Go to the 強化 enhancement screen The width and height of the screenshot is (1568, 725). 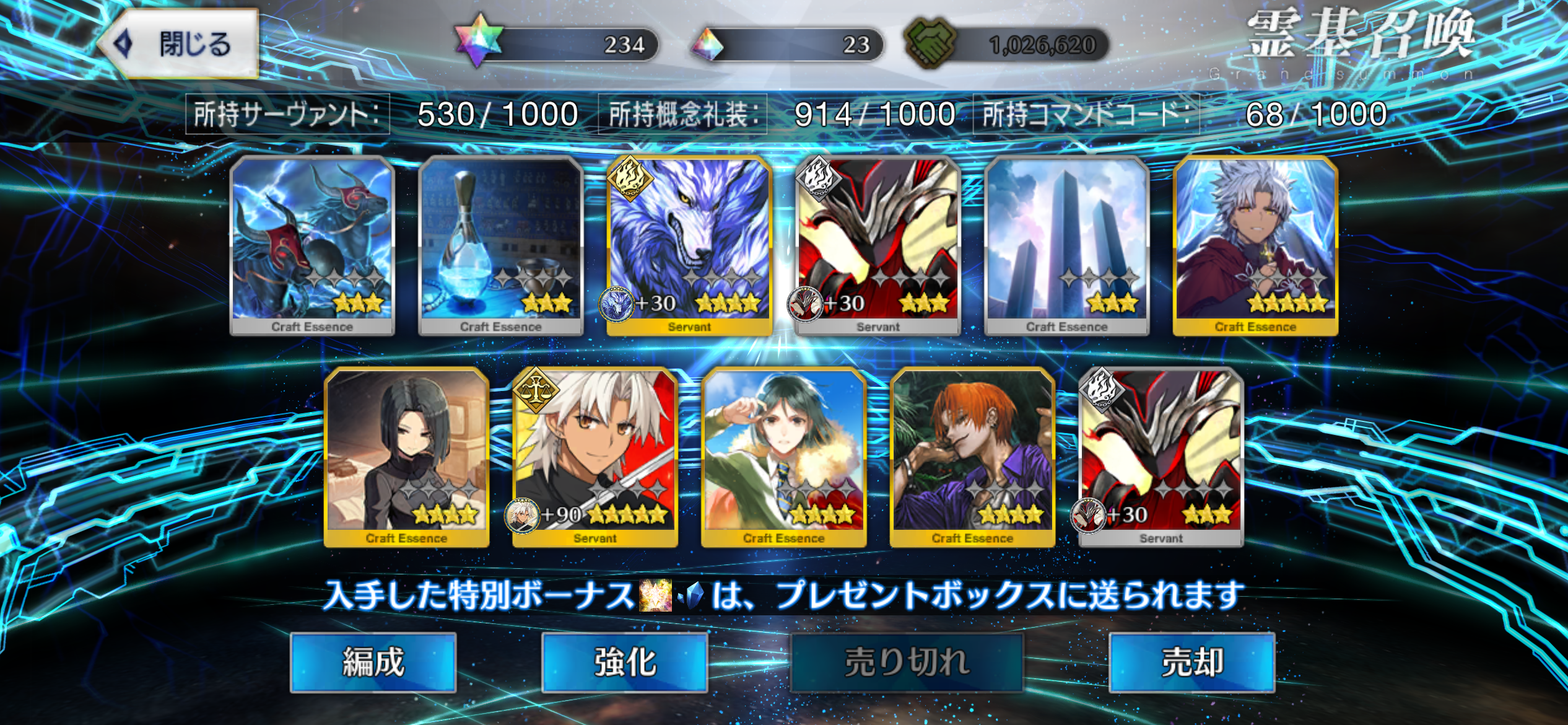click(x=624, y=661)
